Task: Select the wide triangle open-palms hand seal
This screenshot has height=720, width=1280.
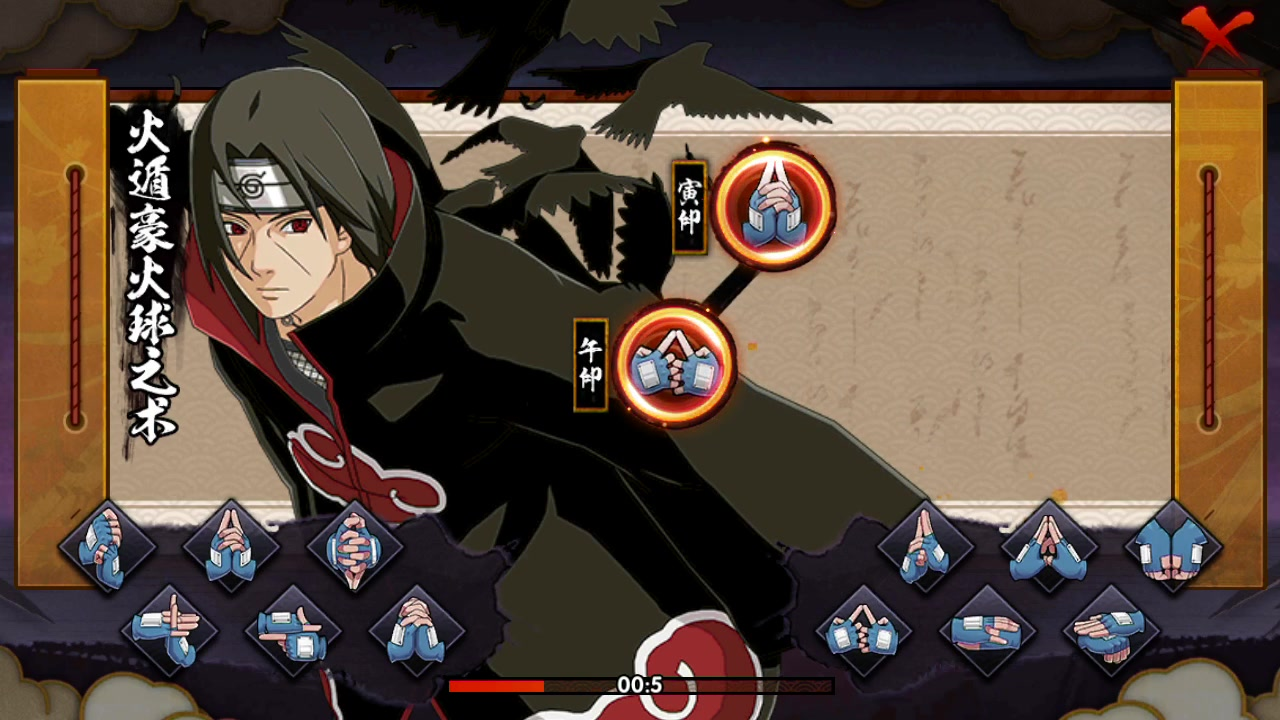Action: (1049, 547)
